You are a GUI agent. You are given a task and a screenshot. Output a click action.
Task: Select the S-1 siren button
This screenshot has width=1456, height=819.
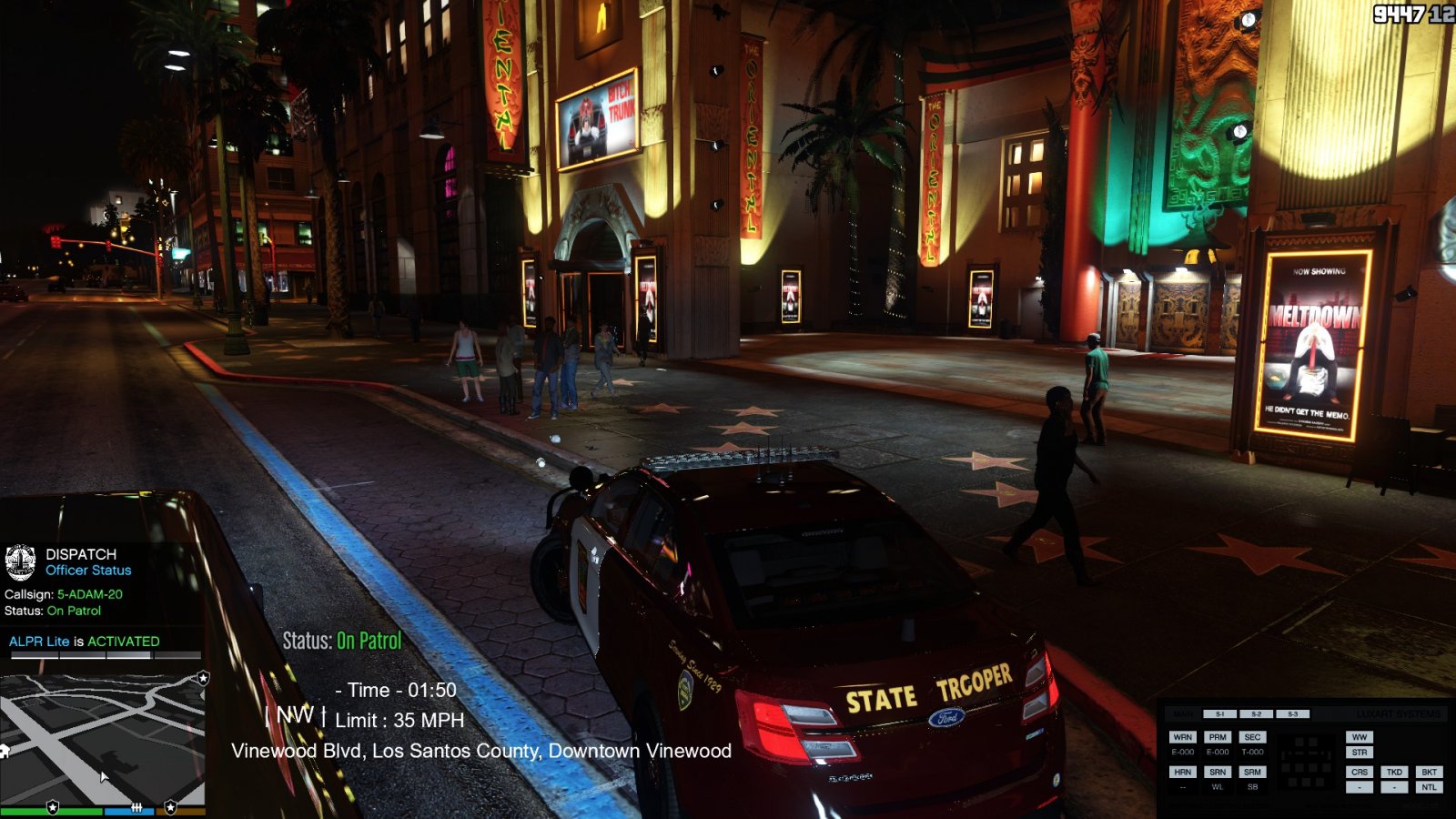(1219, 714)
